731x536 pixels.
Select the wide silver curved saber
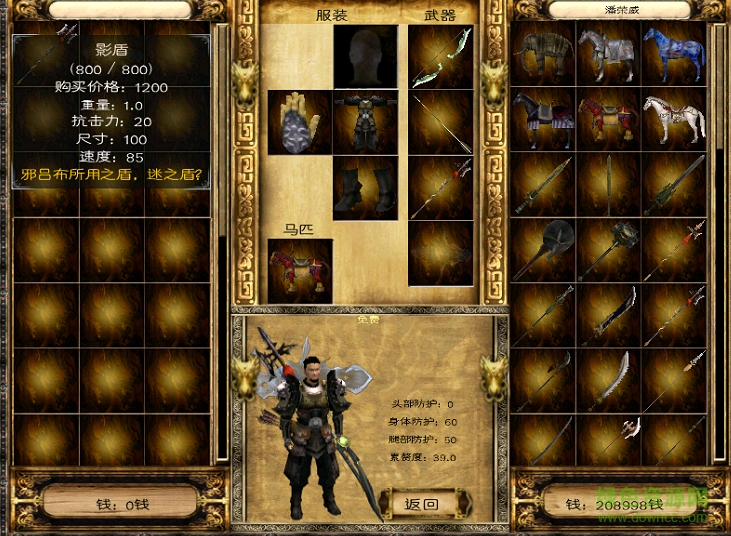(x=608, y=378)
